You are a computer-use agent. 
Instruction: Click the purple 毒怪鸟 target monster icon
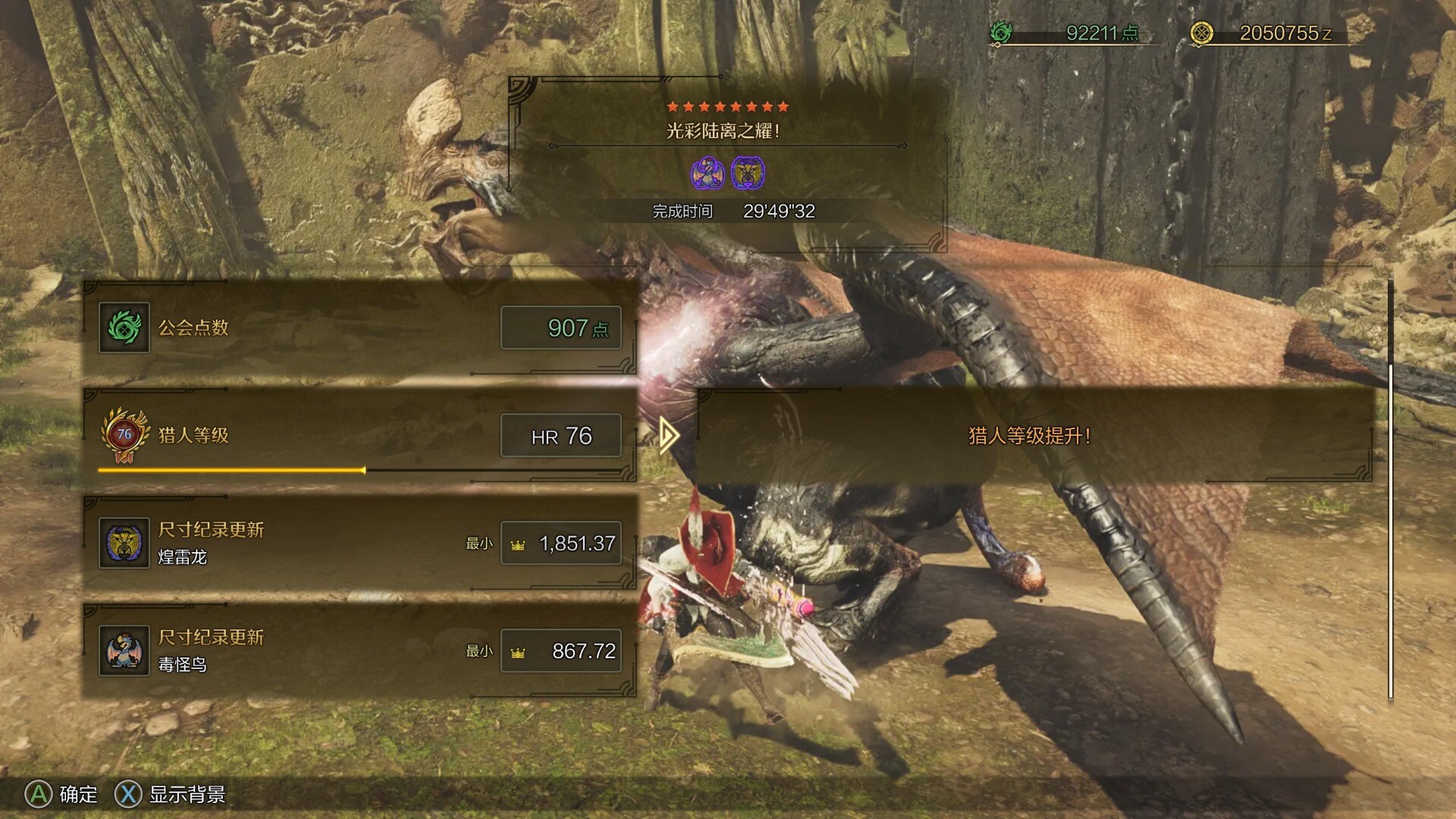pyautogui.click(x=707, y=174)
